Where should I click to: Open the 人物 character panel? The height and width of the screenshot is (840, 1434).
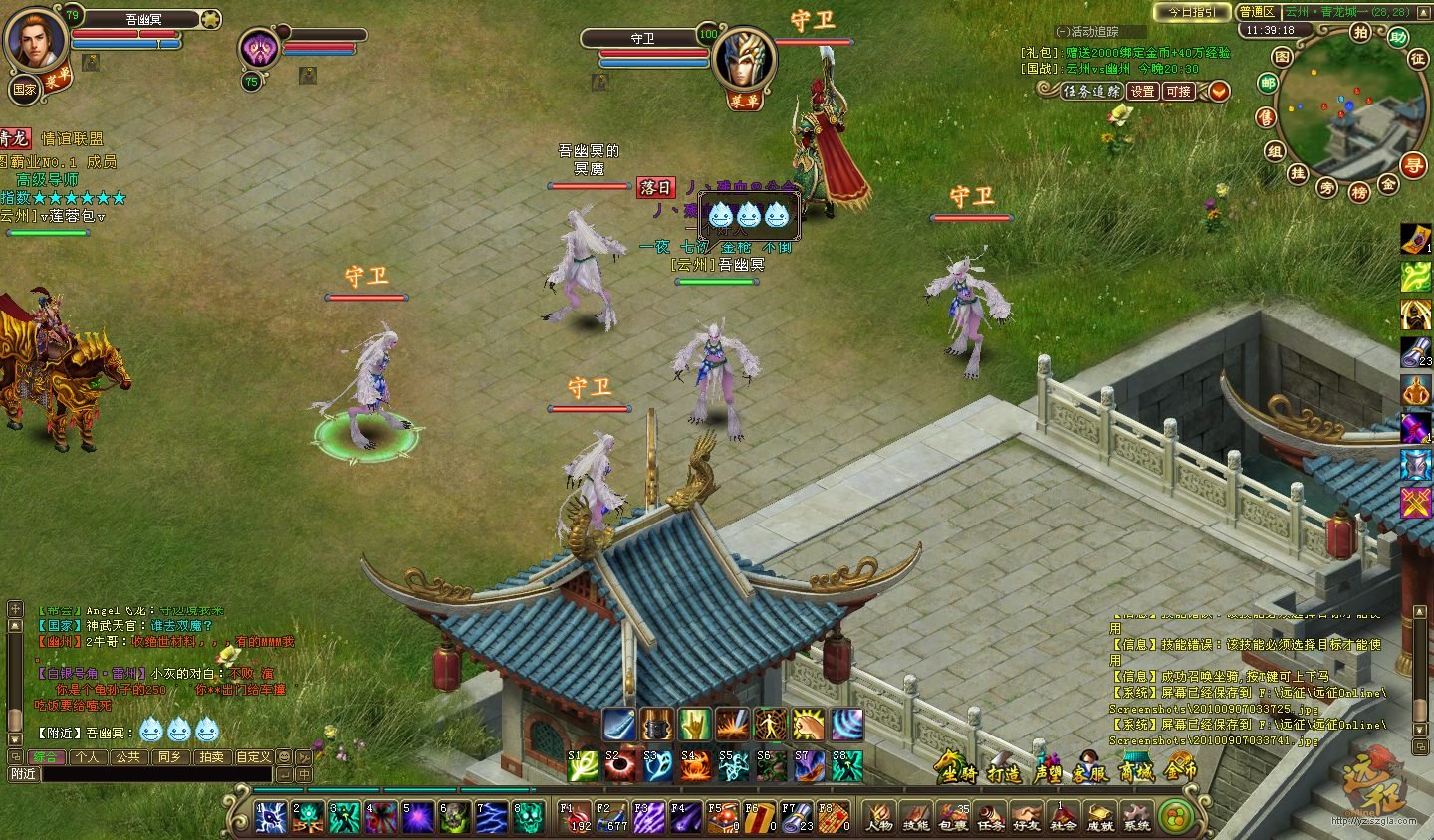879,817
